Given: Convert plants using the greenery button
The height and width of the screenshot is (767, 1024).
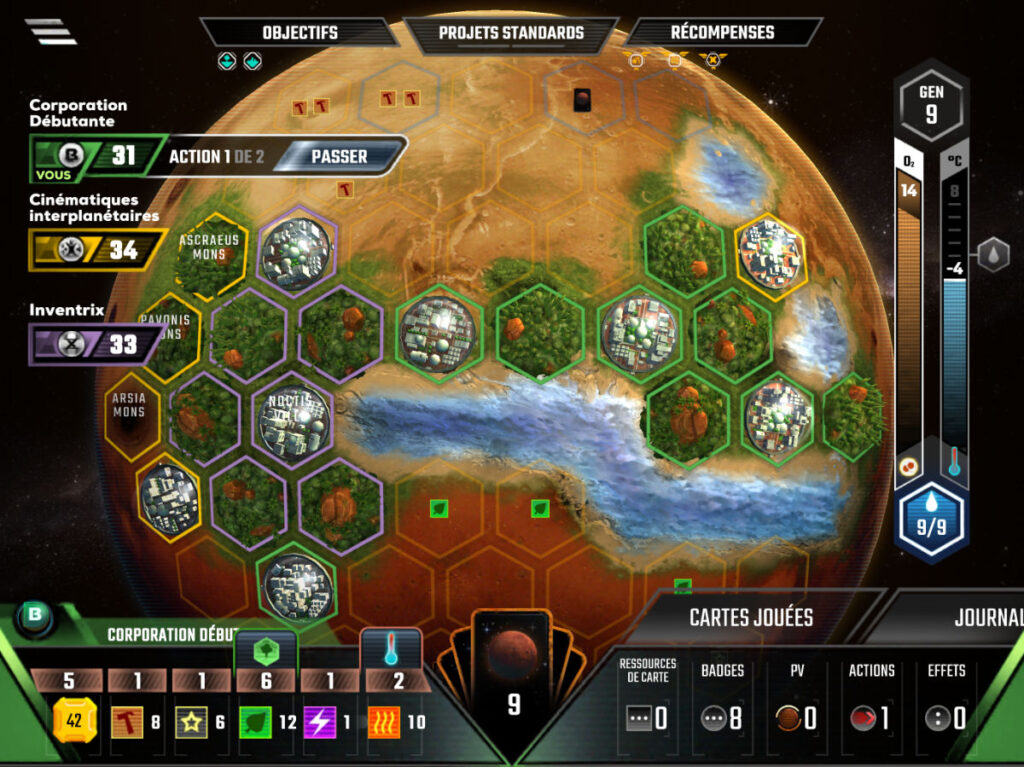Looking at the screenshot, I should click(266, 650).
